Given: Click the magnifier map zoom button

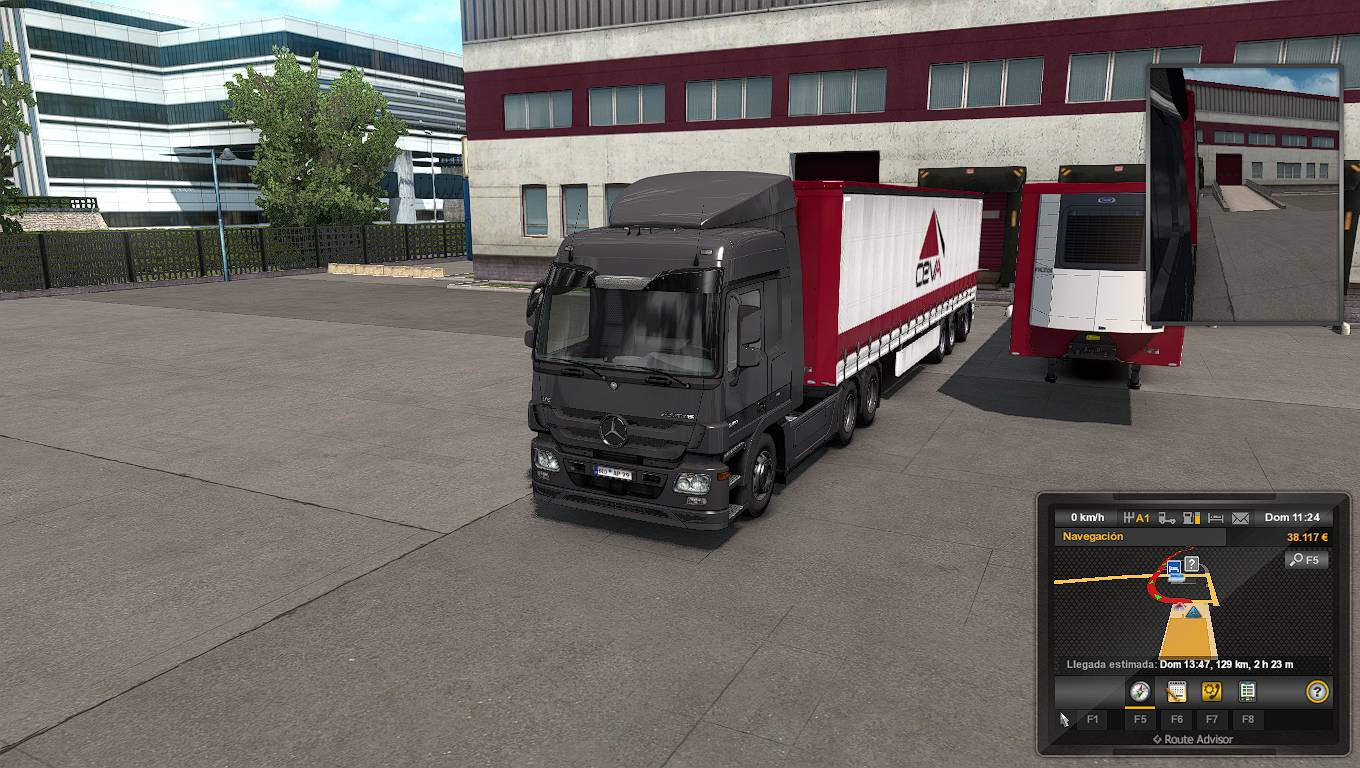Looking at the screenshot, I should coord(1307,560).
